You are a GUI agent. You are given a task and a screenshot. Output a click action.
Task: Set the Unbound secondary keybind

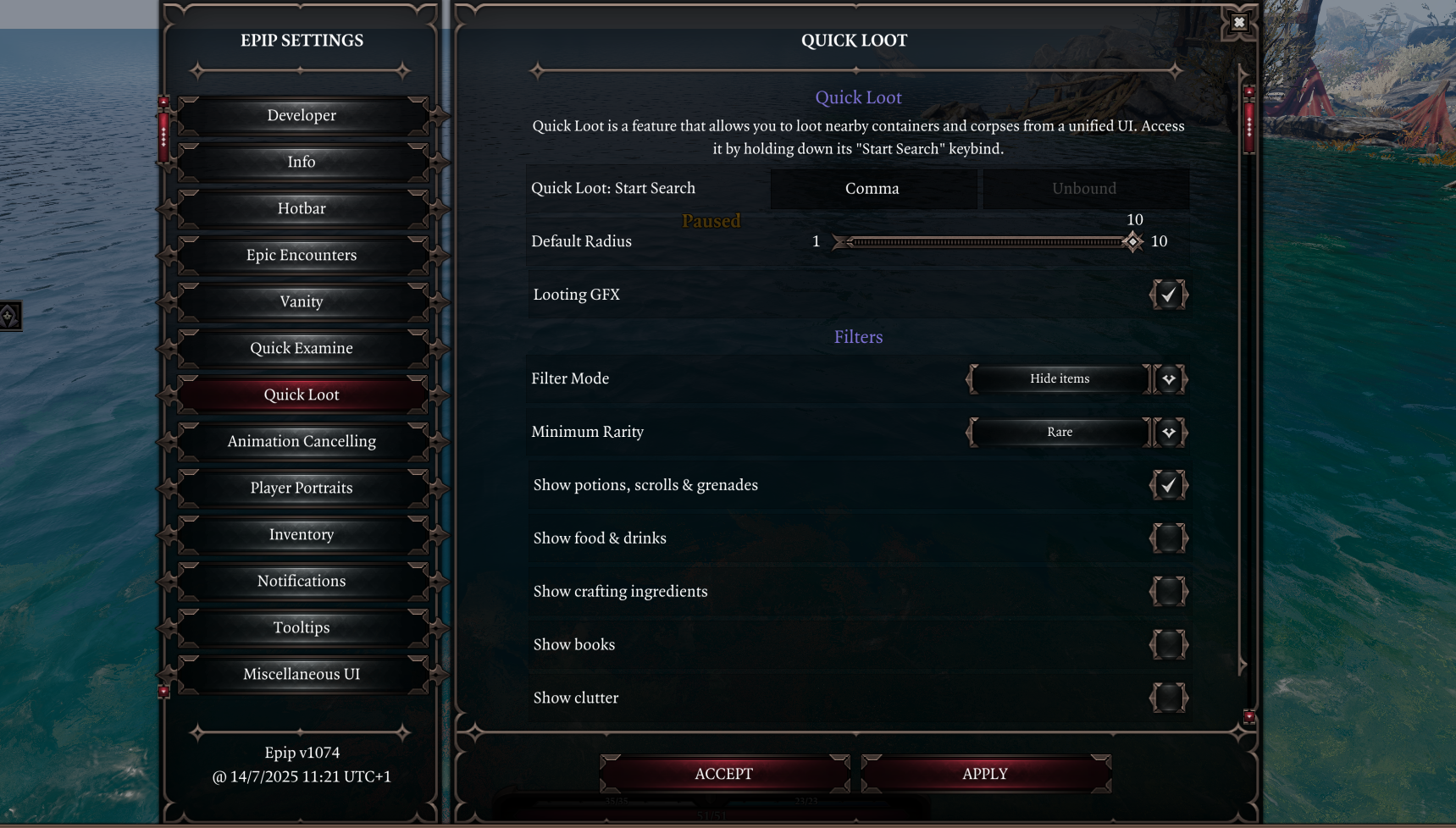pyautogui.click(x=1084, y=189)
